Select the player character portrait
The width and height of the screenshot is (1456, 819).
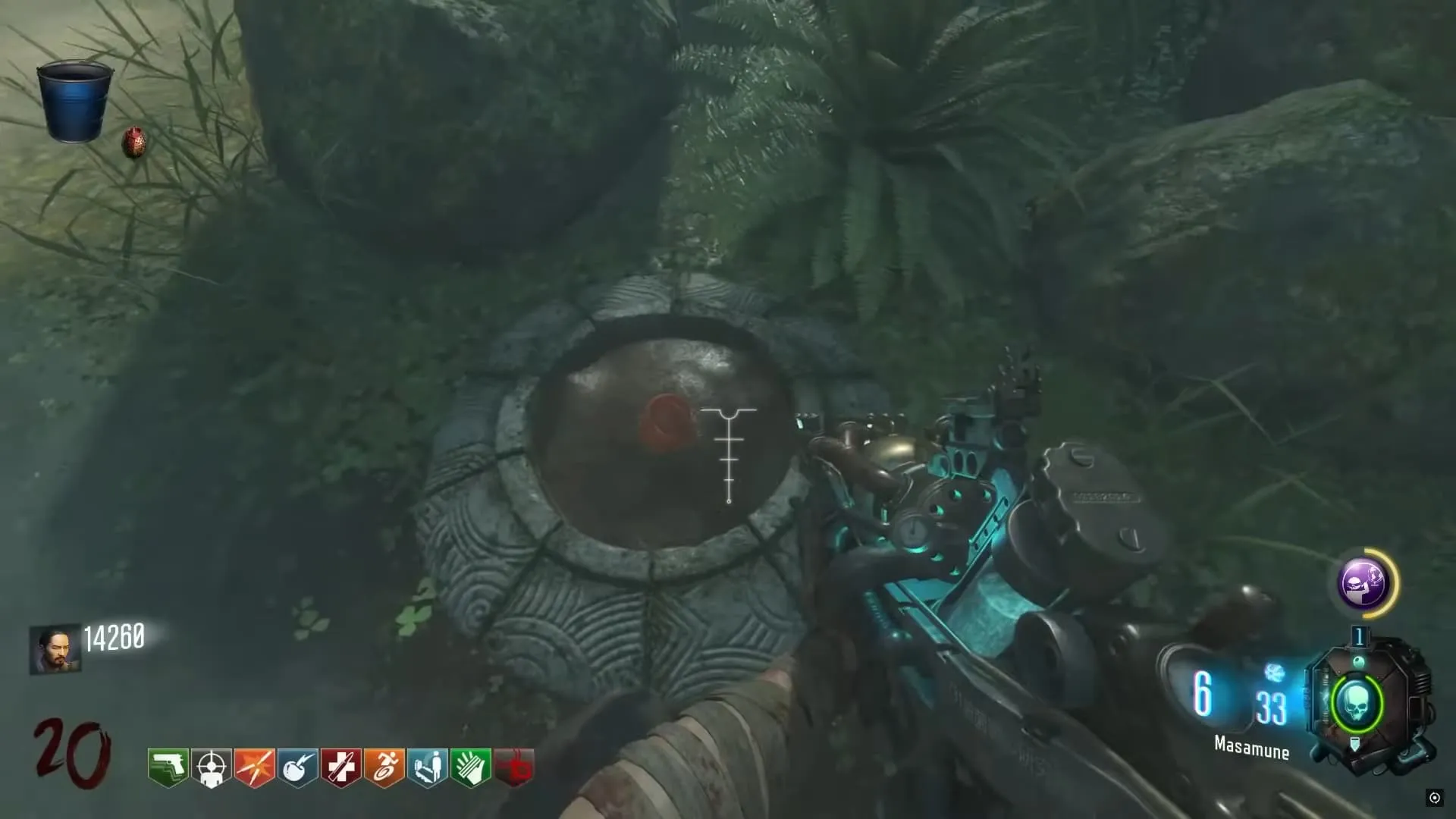(x=55, y=649)
